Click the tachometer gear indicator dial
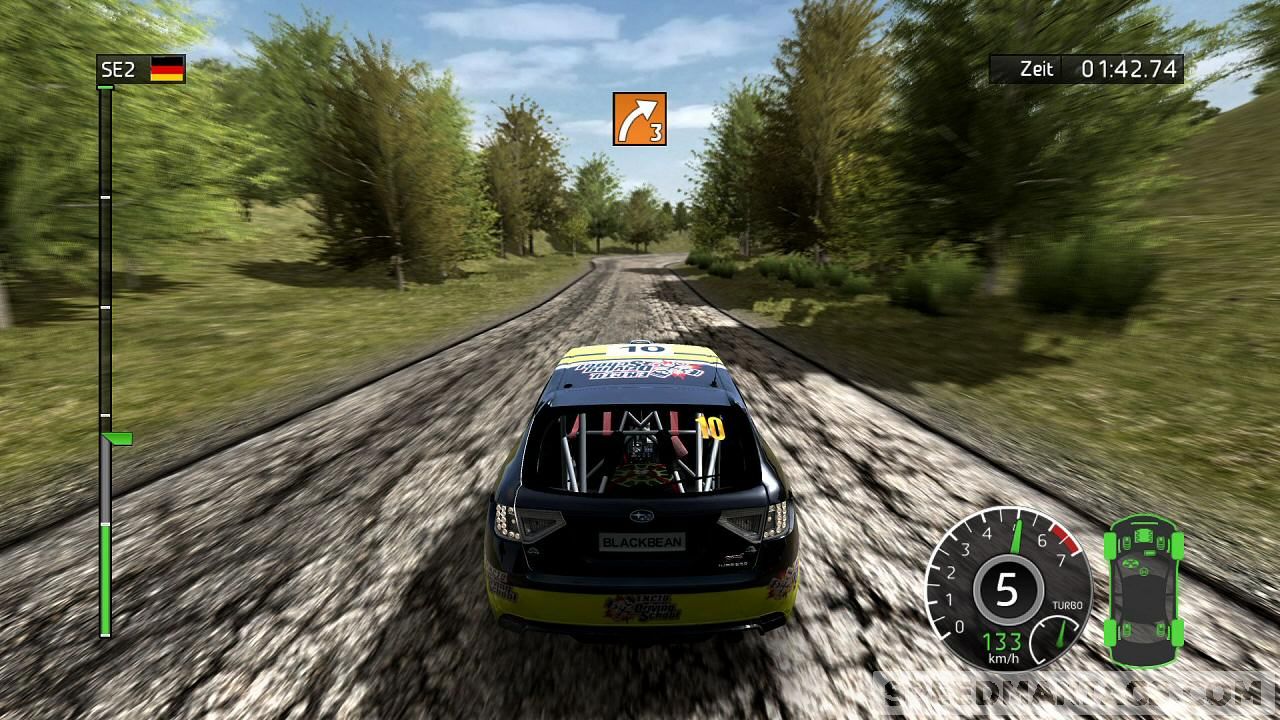 click(1006, 590)
